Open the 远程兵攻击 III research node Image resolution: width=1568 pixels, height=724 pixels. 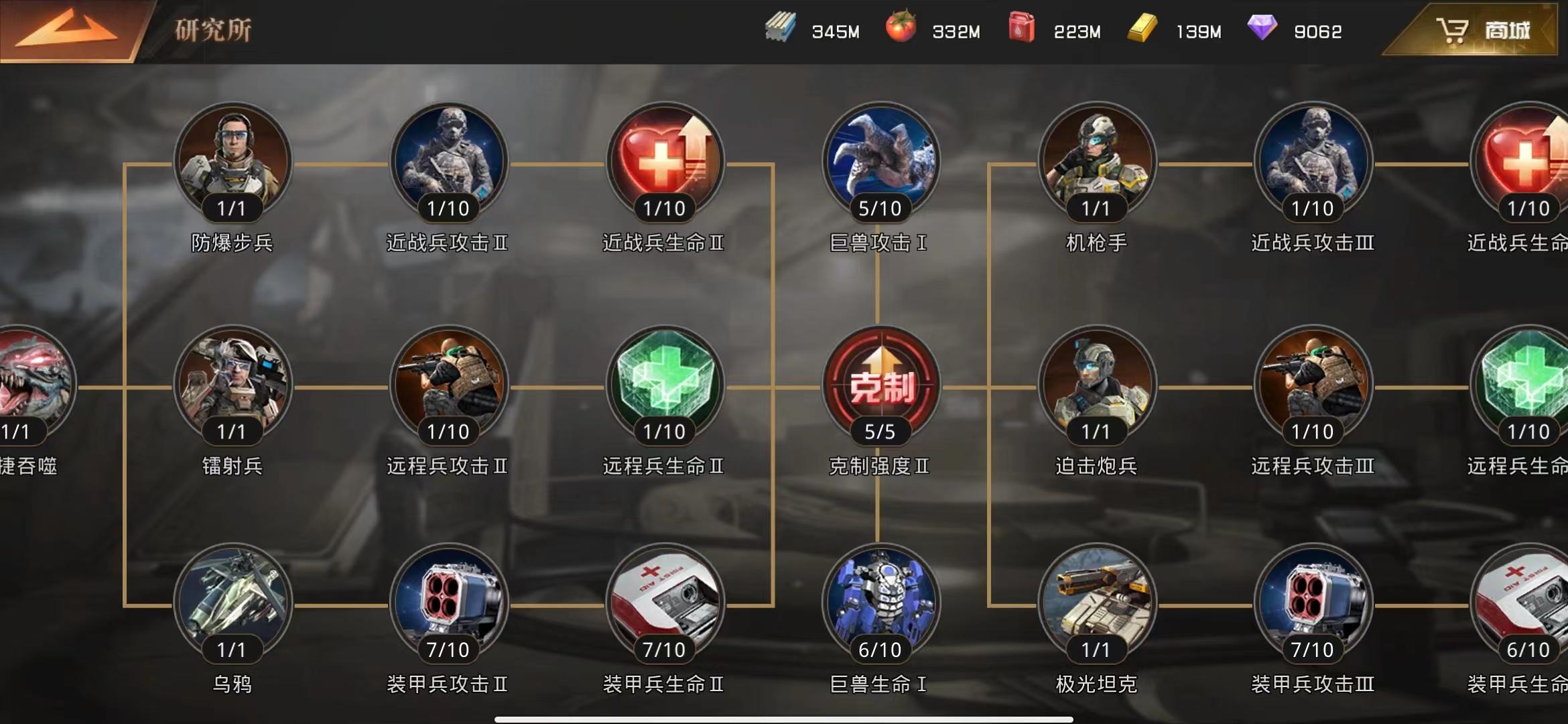(x=1313, y=385)
